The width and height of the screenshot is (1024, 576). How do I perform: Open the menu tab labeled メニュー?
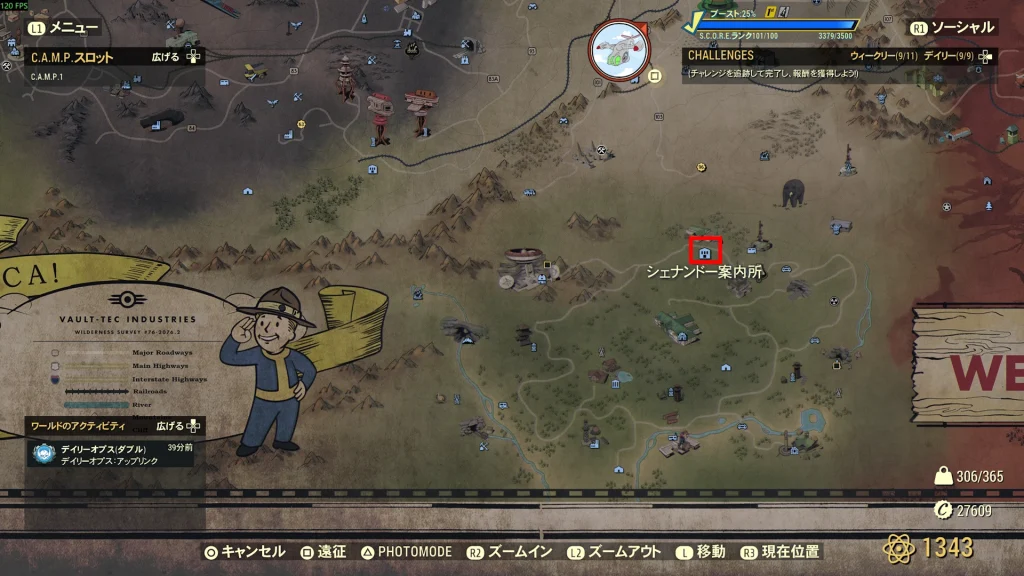click(x=66, y=28)
